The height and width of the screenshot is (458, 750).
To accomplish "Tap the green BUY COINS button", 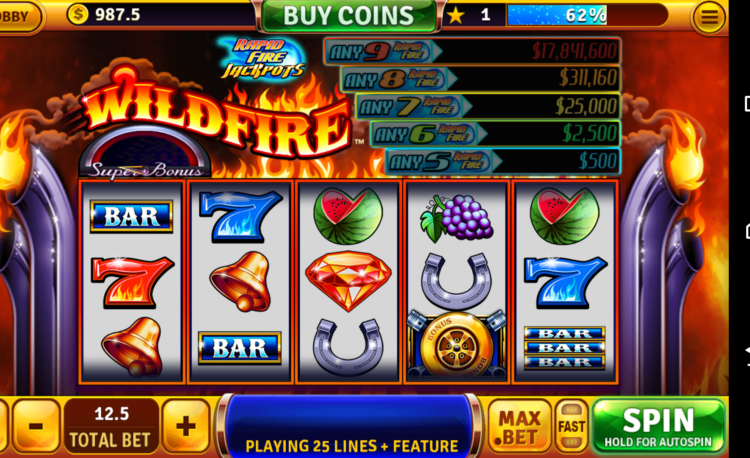I will coord(348,15).
